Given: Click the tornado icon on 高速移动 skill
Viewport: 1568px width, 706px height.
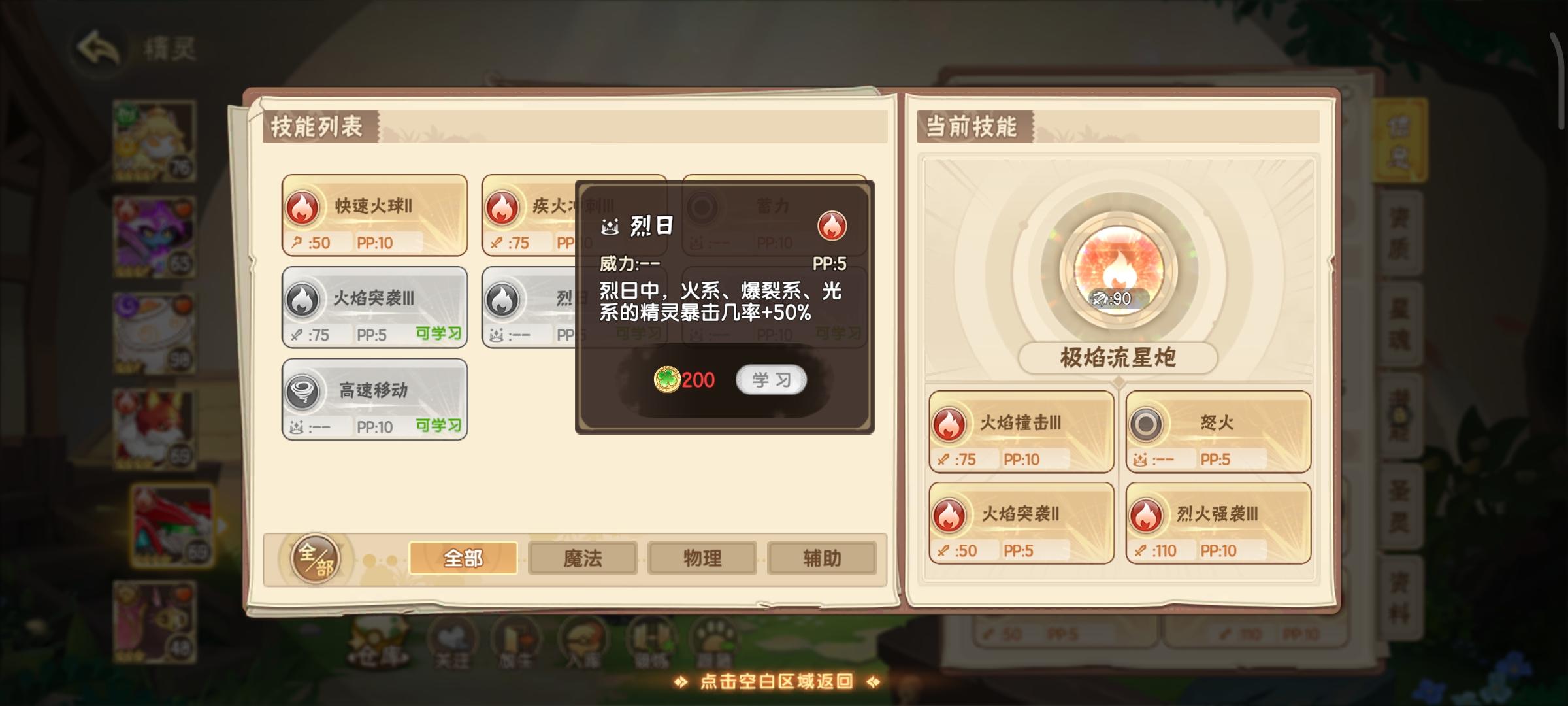Looking at the screenshot, I should [x=304, y=392].
